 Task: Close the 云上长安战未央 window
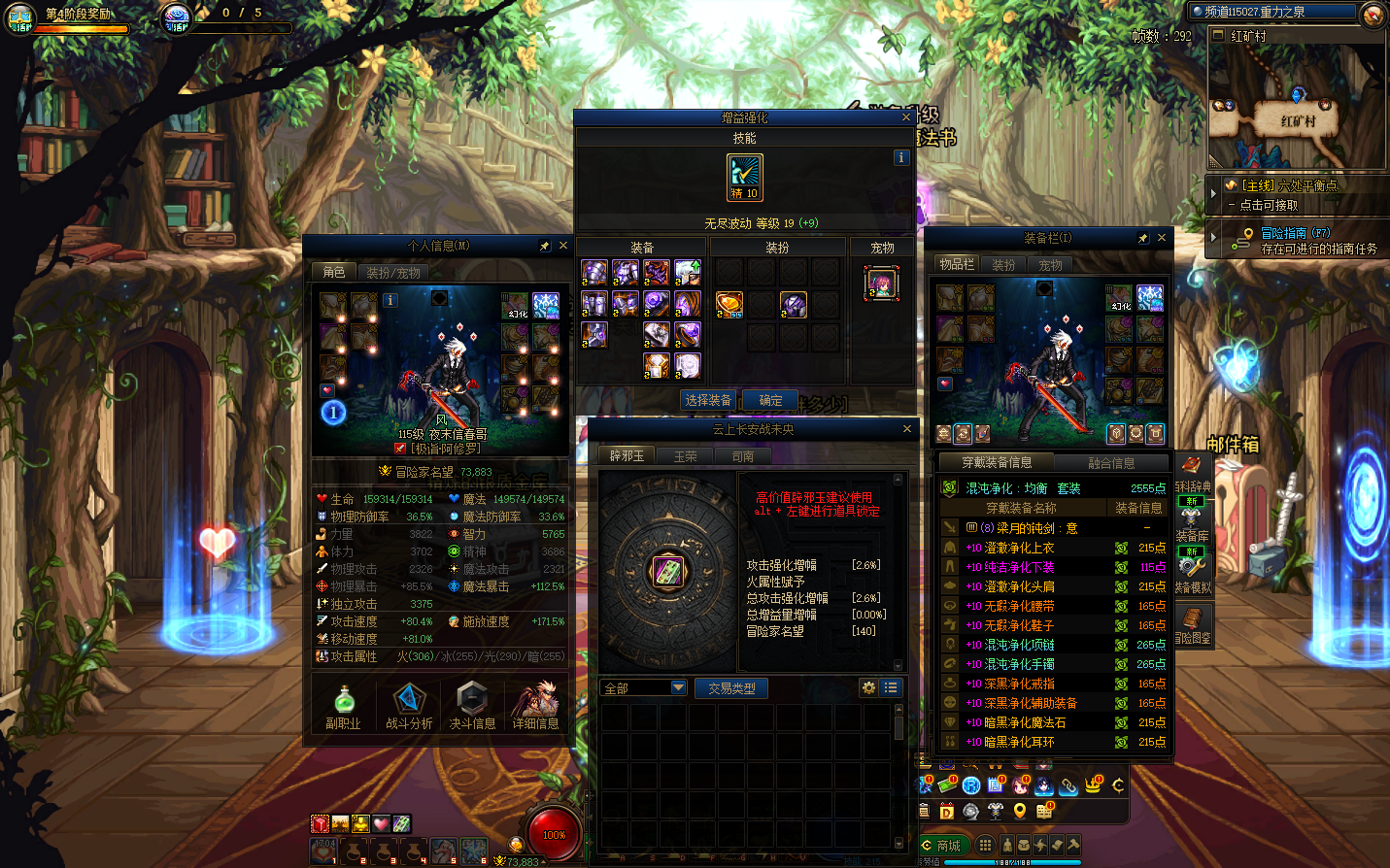tap(907, 429)
